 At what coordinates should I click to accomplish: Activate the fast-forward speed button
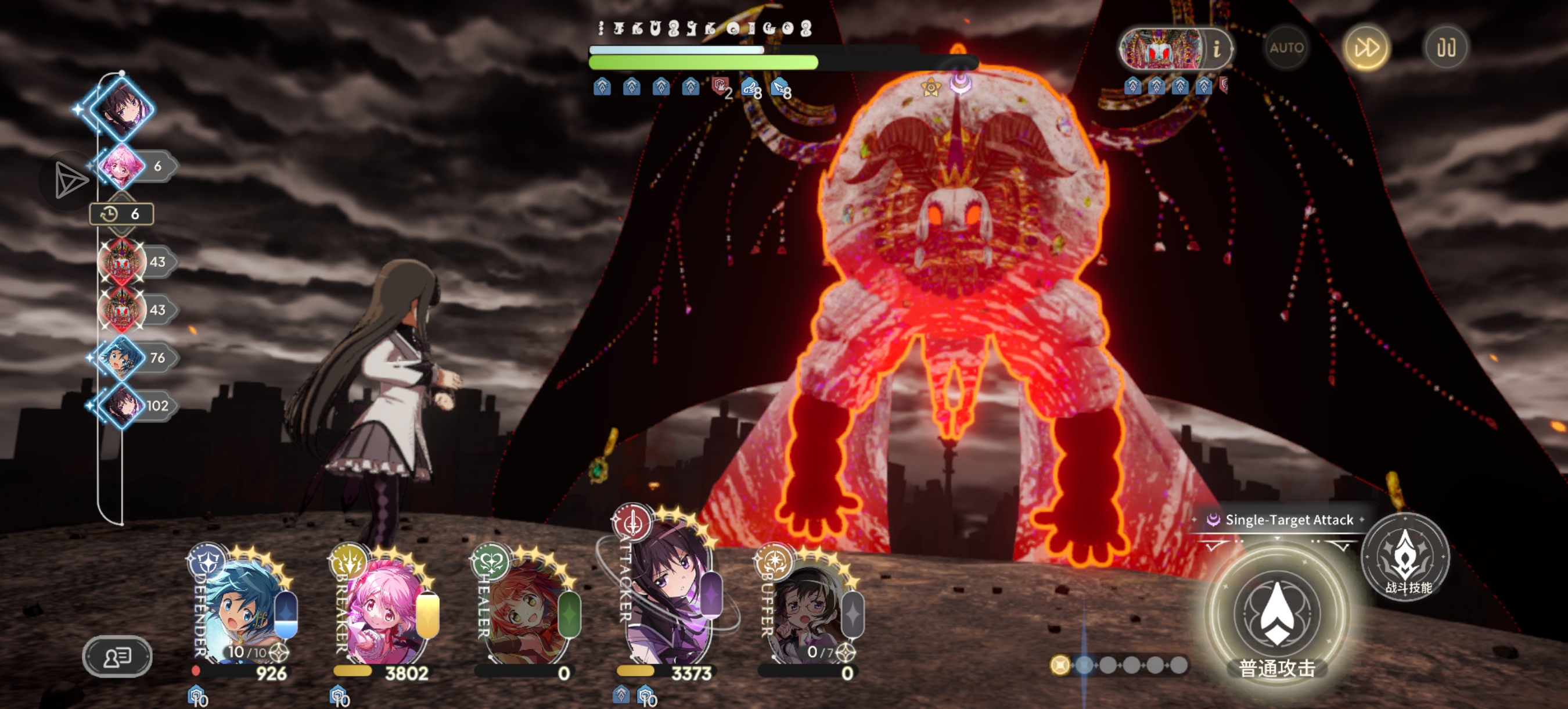(1366, 48)
